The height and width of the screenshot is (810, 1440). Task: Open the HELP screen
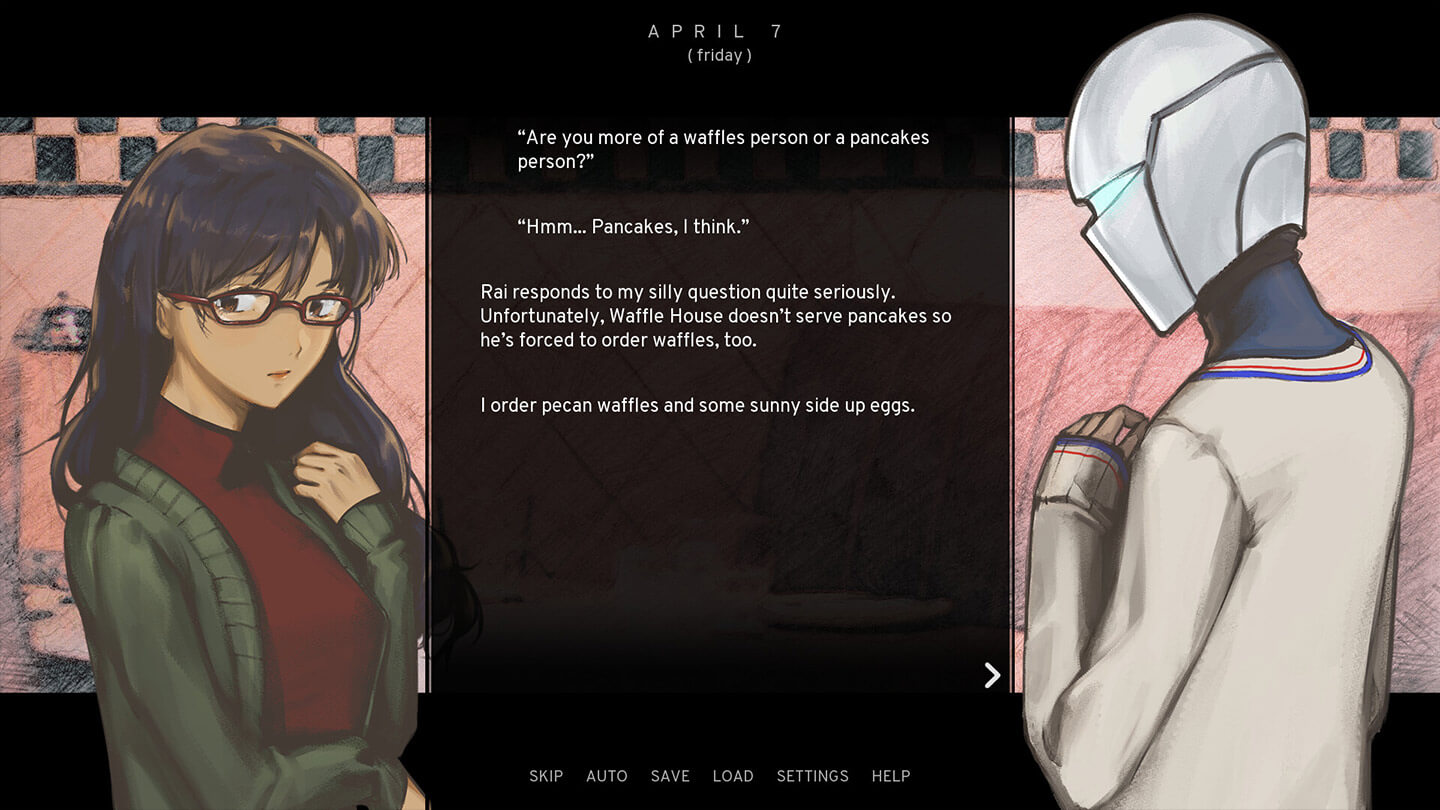click(x=891, y=776)
